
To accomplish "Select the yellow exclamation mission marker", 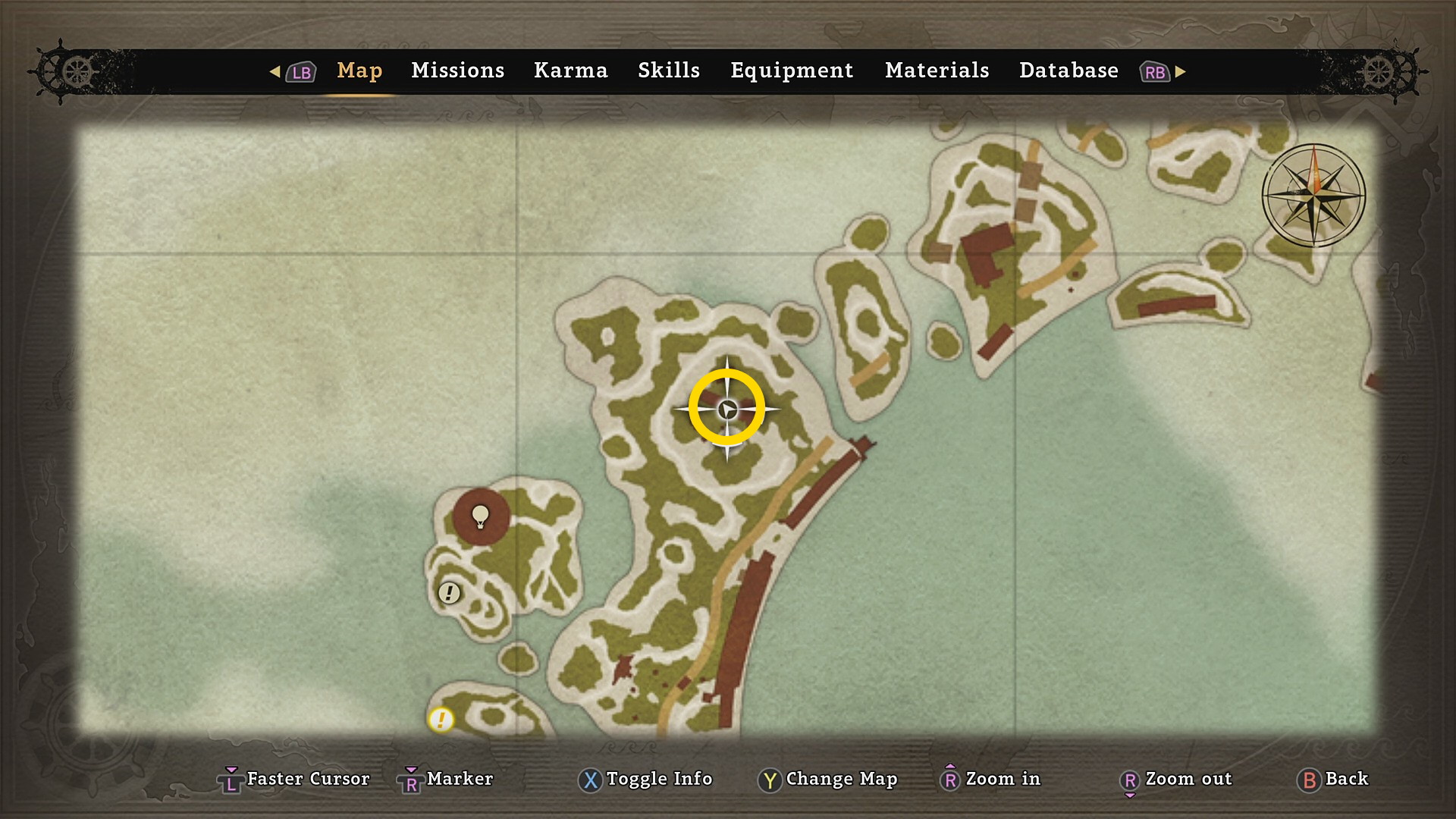I will click(441, 719).
